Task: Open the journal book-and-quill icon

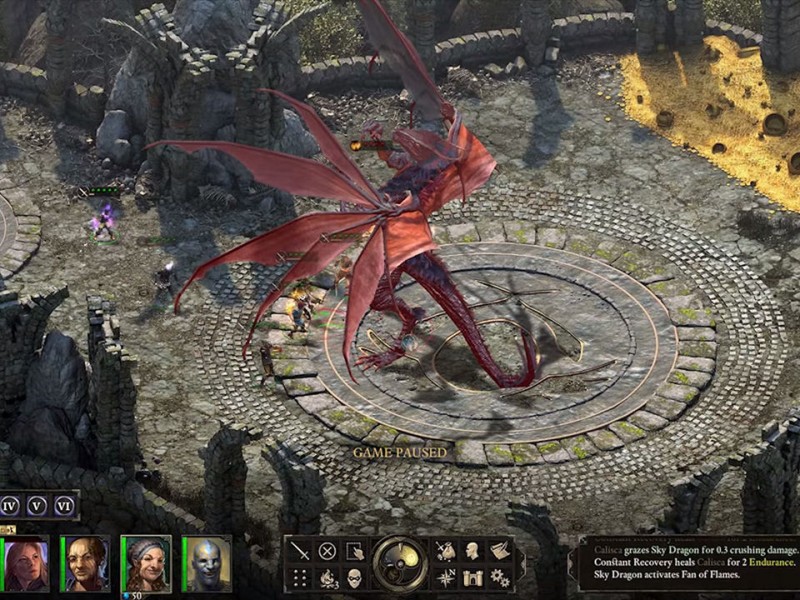Action: (x=500, y=551)
